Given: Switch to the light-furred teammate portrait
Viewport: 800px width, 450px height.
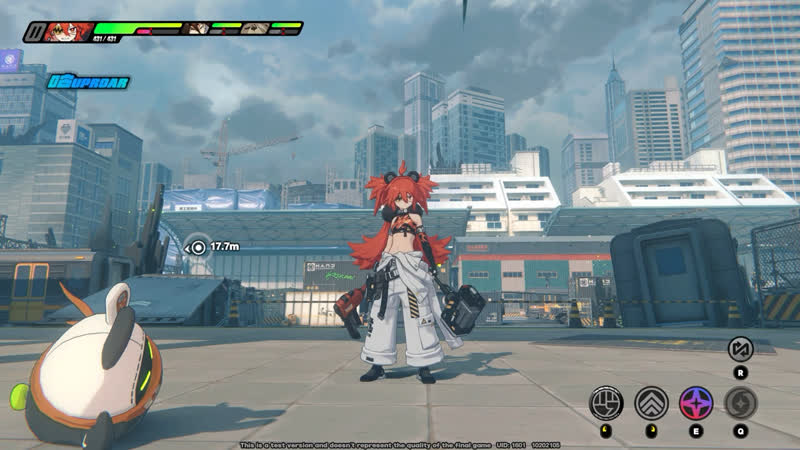Looking at the screenshot, I should coord(255,28).
